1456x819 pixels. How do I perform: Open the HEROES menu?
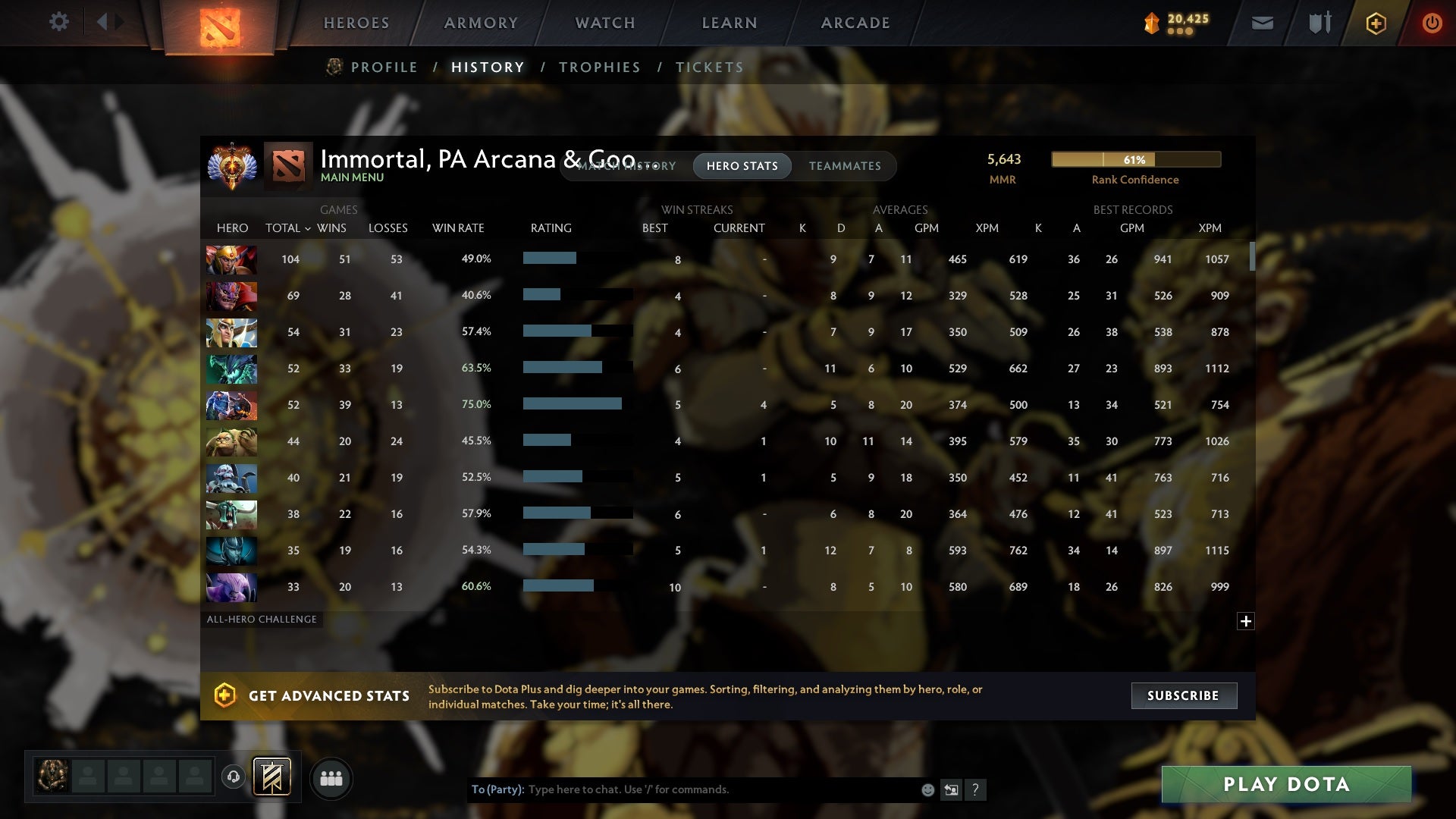coord(356,23)
